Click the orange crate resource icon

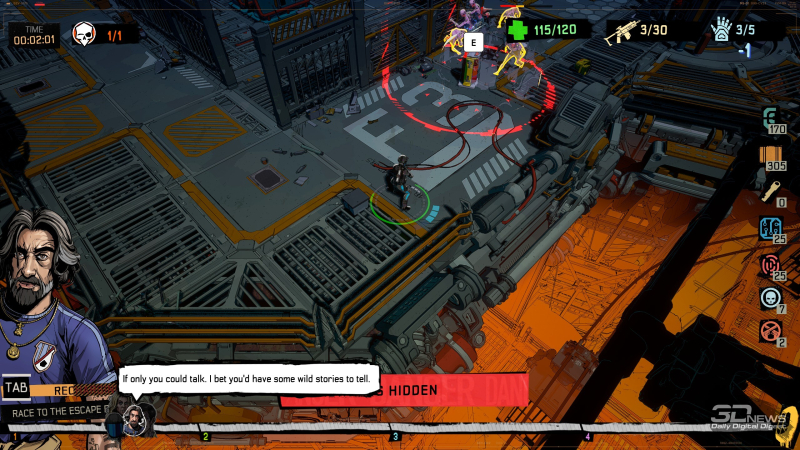[x=770, y=155]
